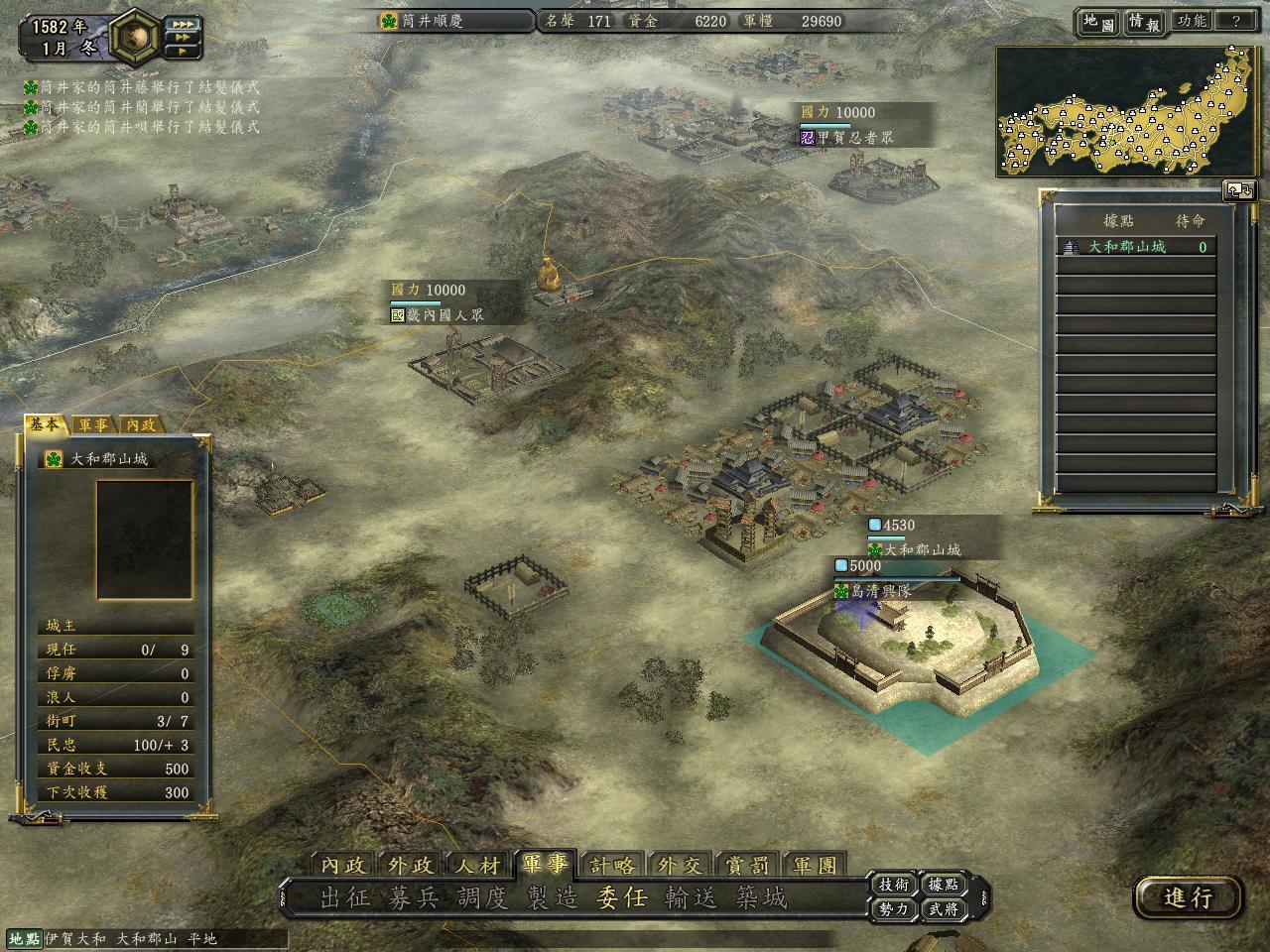Open the 功能 (Function) menu button
Screen dimensions: 1270x952
[1191, 21]
